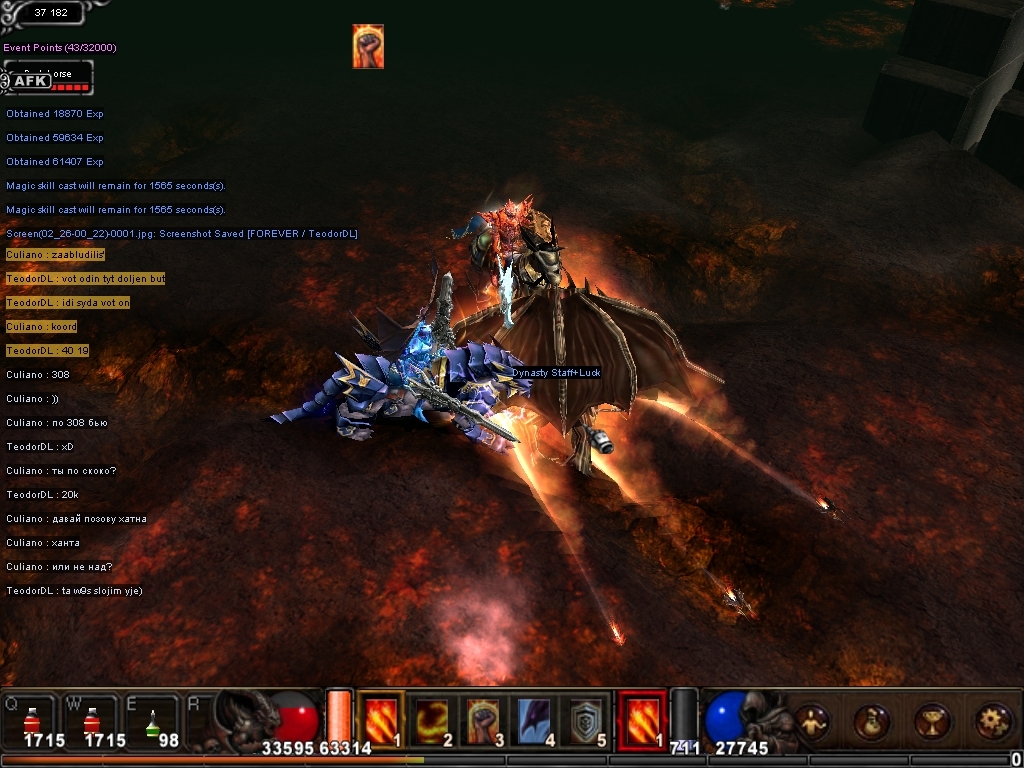The image size is (1024, 768).
Task: Open the inventory bag button
Action: pos(871,721)
